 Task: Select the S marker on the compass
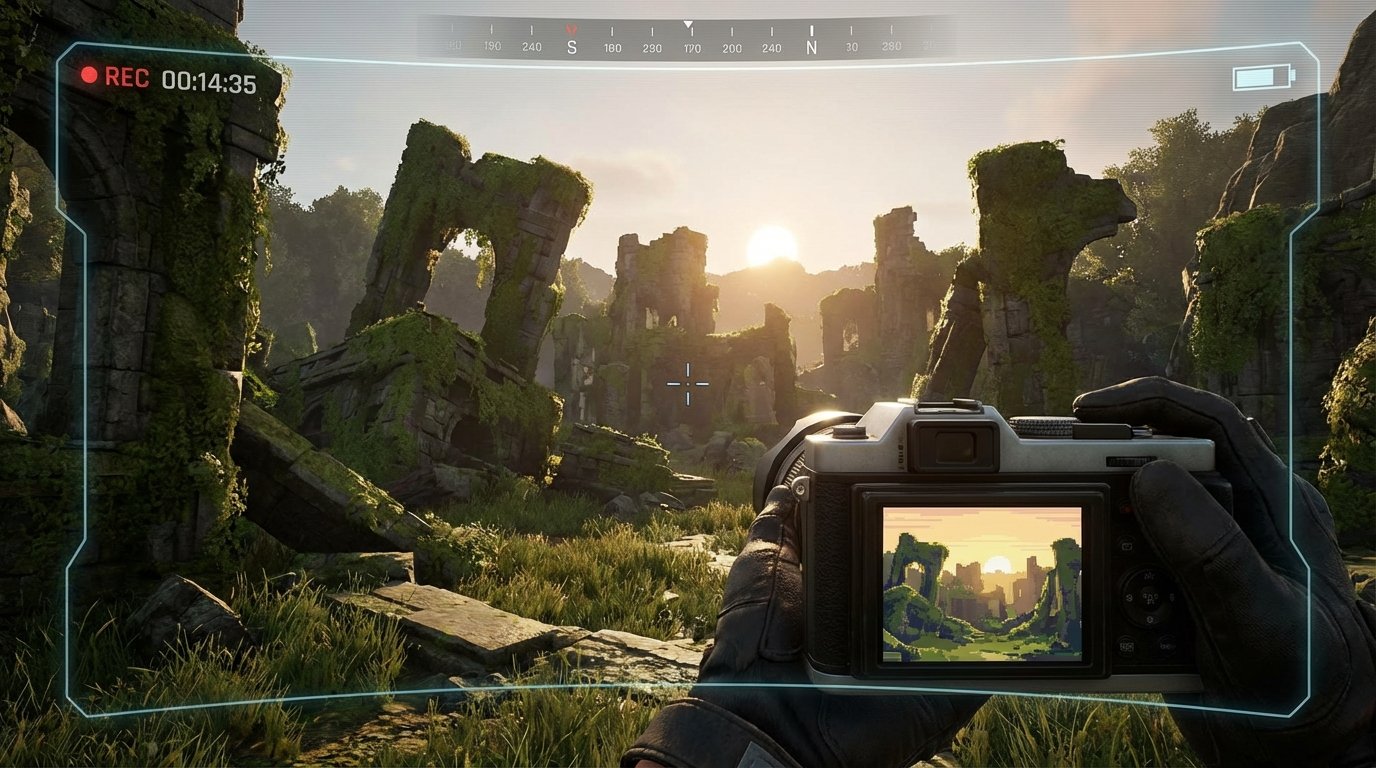[x=572, y=44]
